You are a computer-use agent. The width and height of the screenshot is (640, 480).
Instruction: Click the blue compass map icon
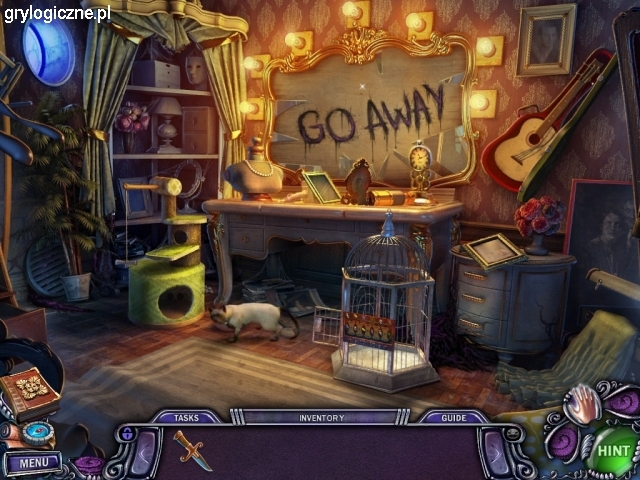[x=39, y=433]
